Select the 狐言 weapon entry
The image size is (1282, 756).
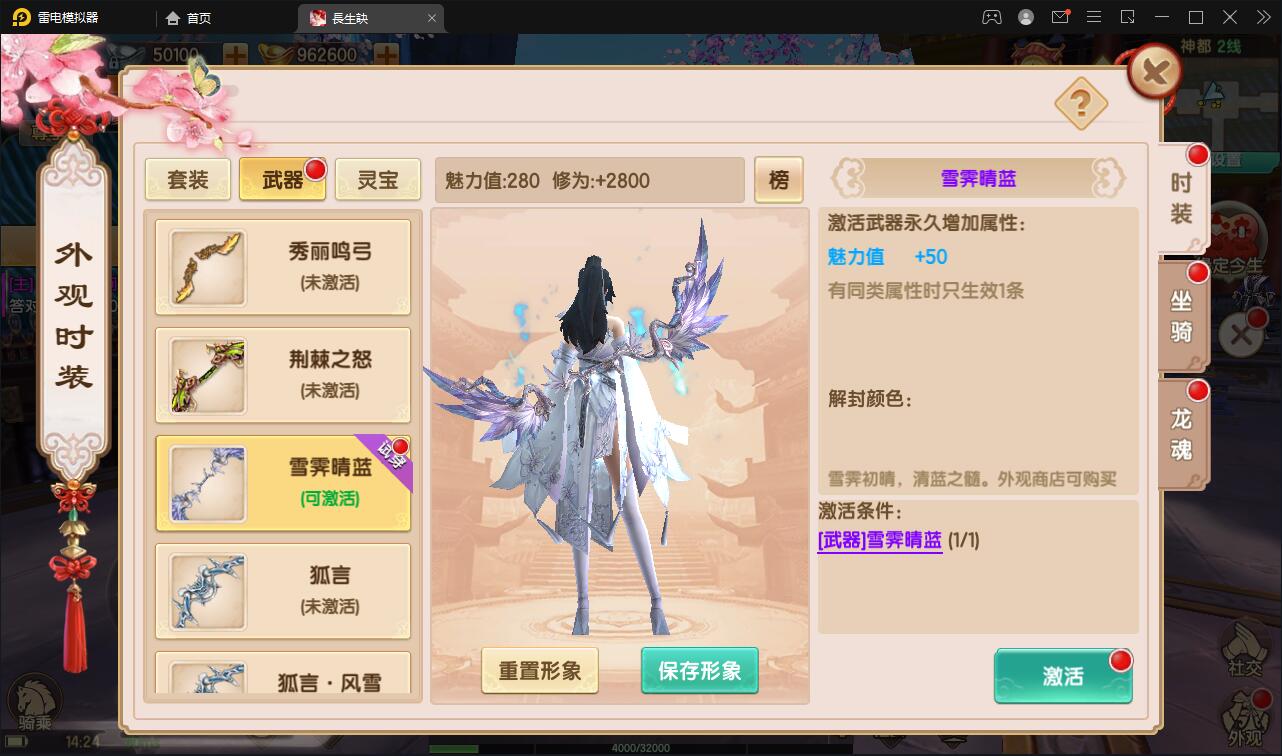point(283,590)
